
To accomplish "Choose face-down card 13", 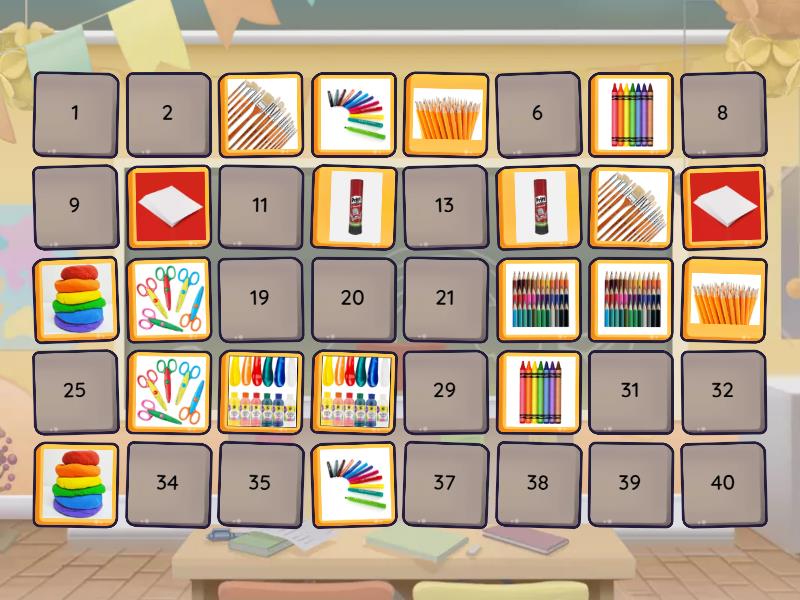I will point(445,206).
